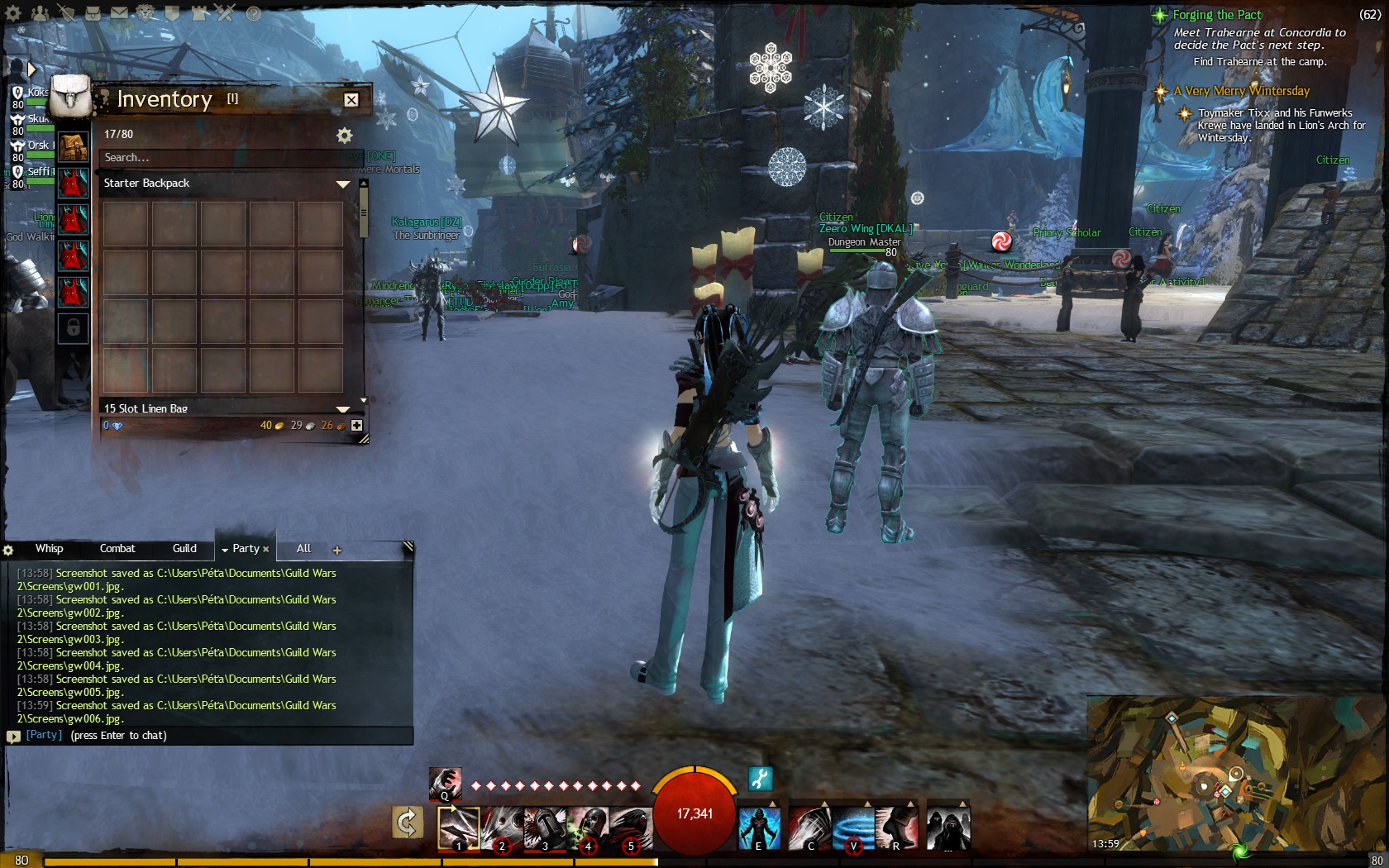Collapse the Starter Backpack section
The image size is (1389, 868).
[343, 184]
